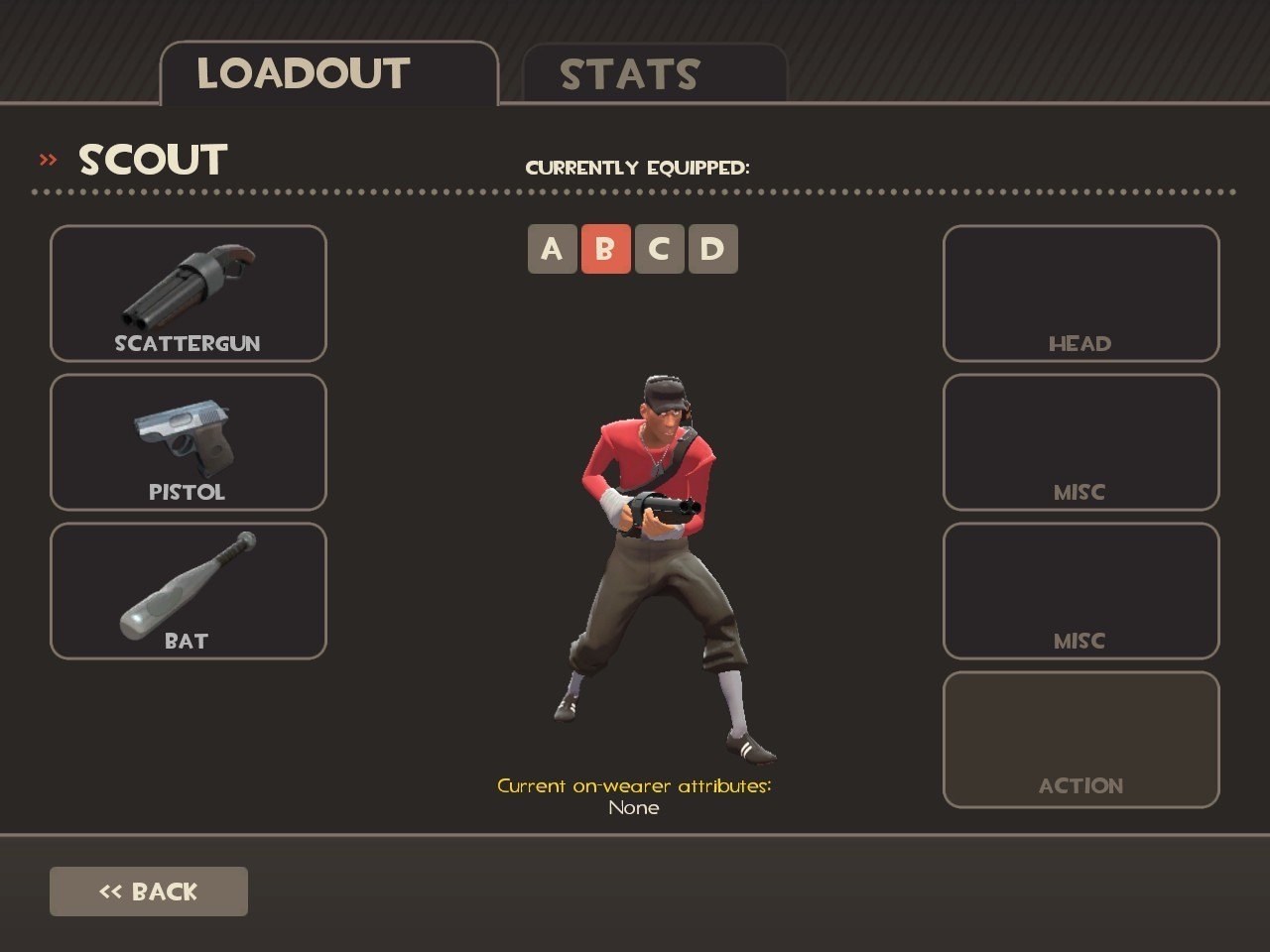1270x952 pixels.
Task: Open the Head cosmetic slot
Action: (x=1080, y=294)
